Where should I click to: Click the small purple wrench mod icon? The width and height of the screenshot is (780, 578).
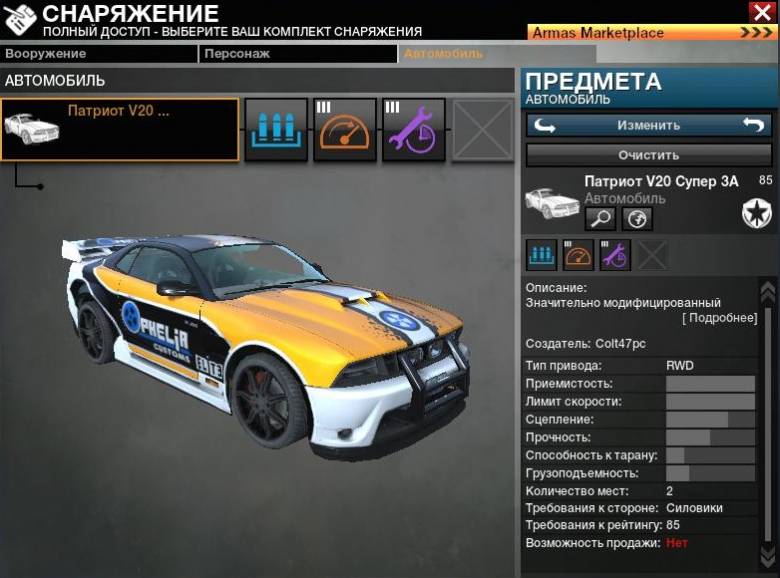614,255
